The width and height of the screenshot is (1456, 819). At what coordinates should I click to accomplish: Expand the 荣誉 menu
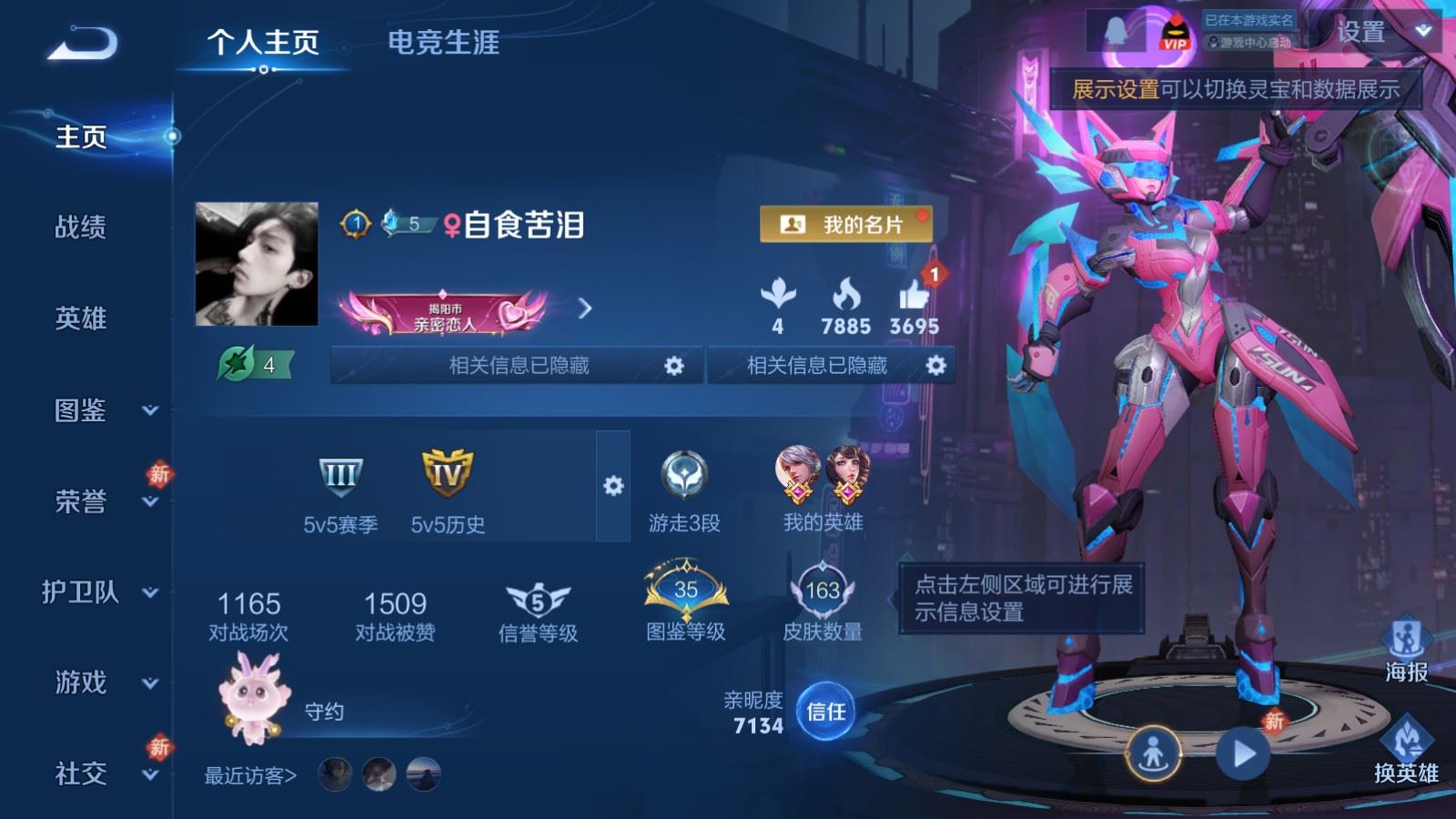click(x=100, y=501)
